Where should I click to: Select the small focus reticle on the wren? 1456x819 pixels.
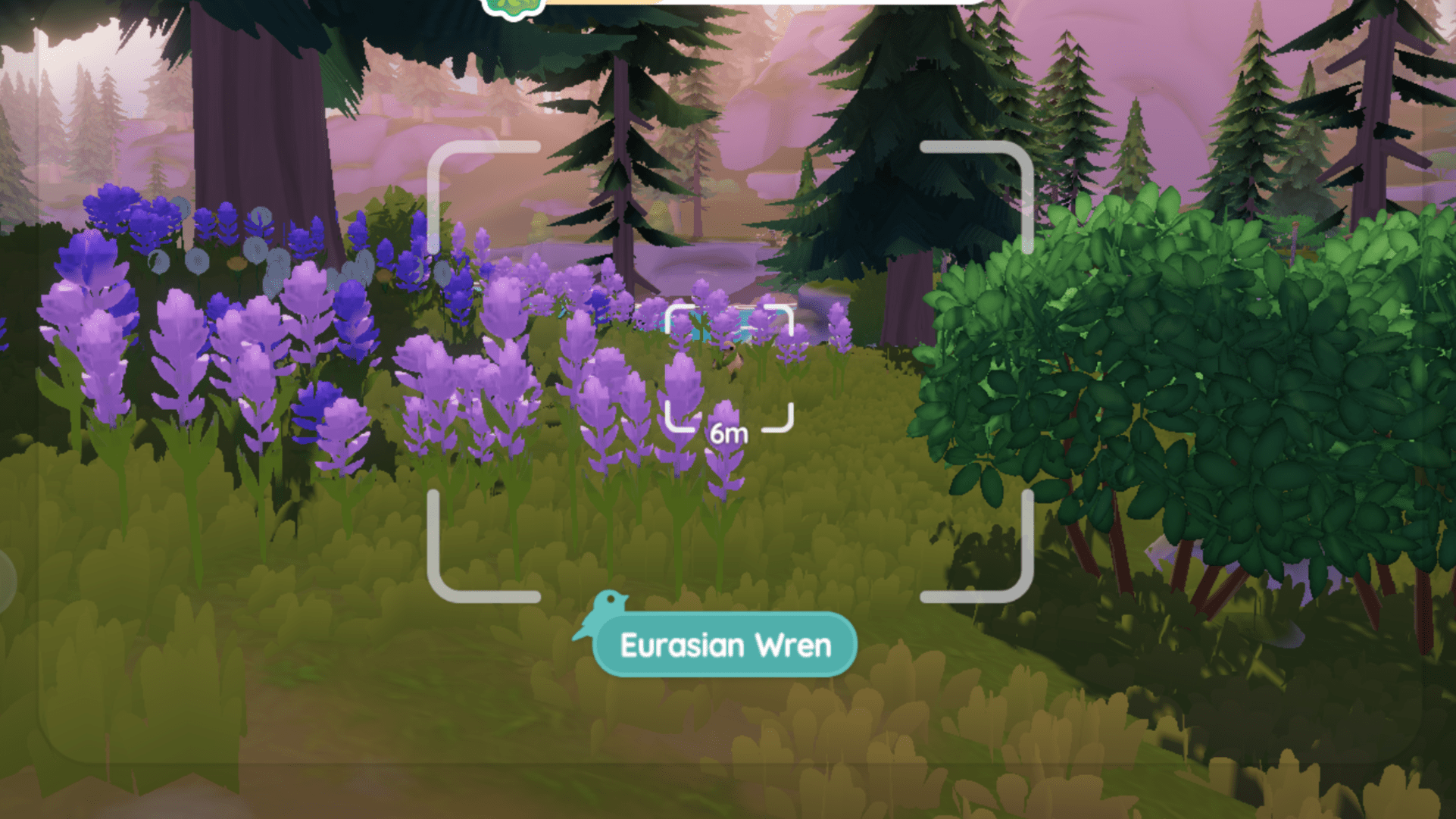(729, 368)
